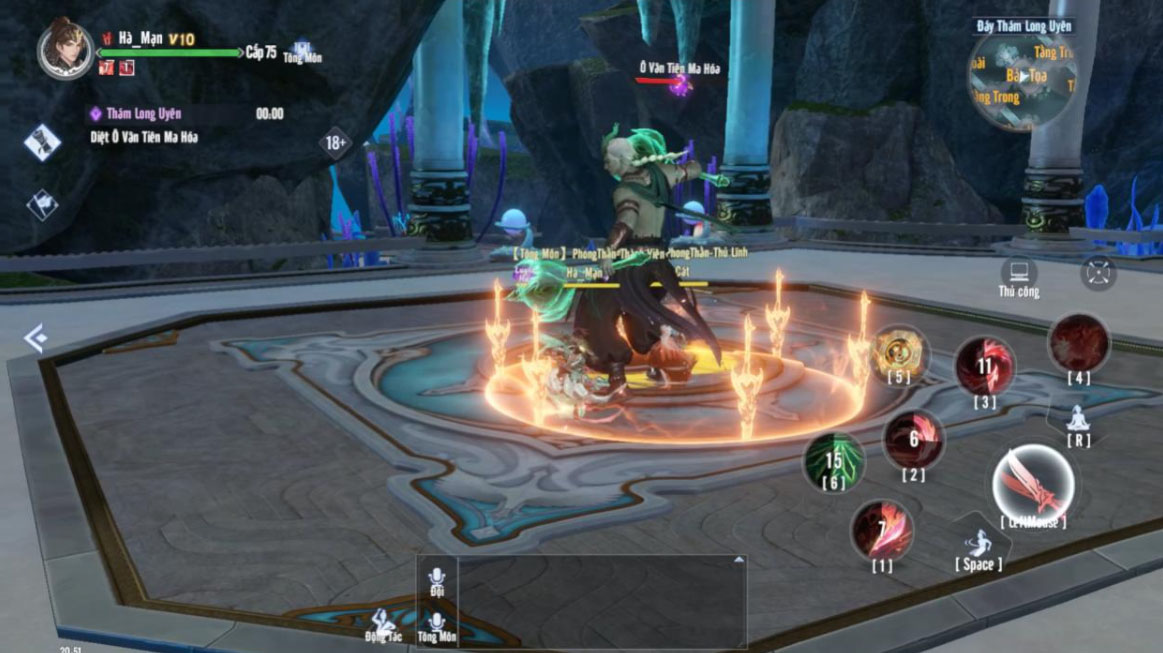Trigger the skill labeled 3 on cooldown 11
The width and height of the screenshot is (1163, 653).
pos(985,366)
